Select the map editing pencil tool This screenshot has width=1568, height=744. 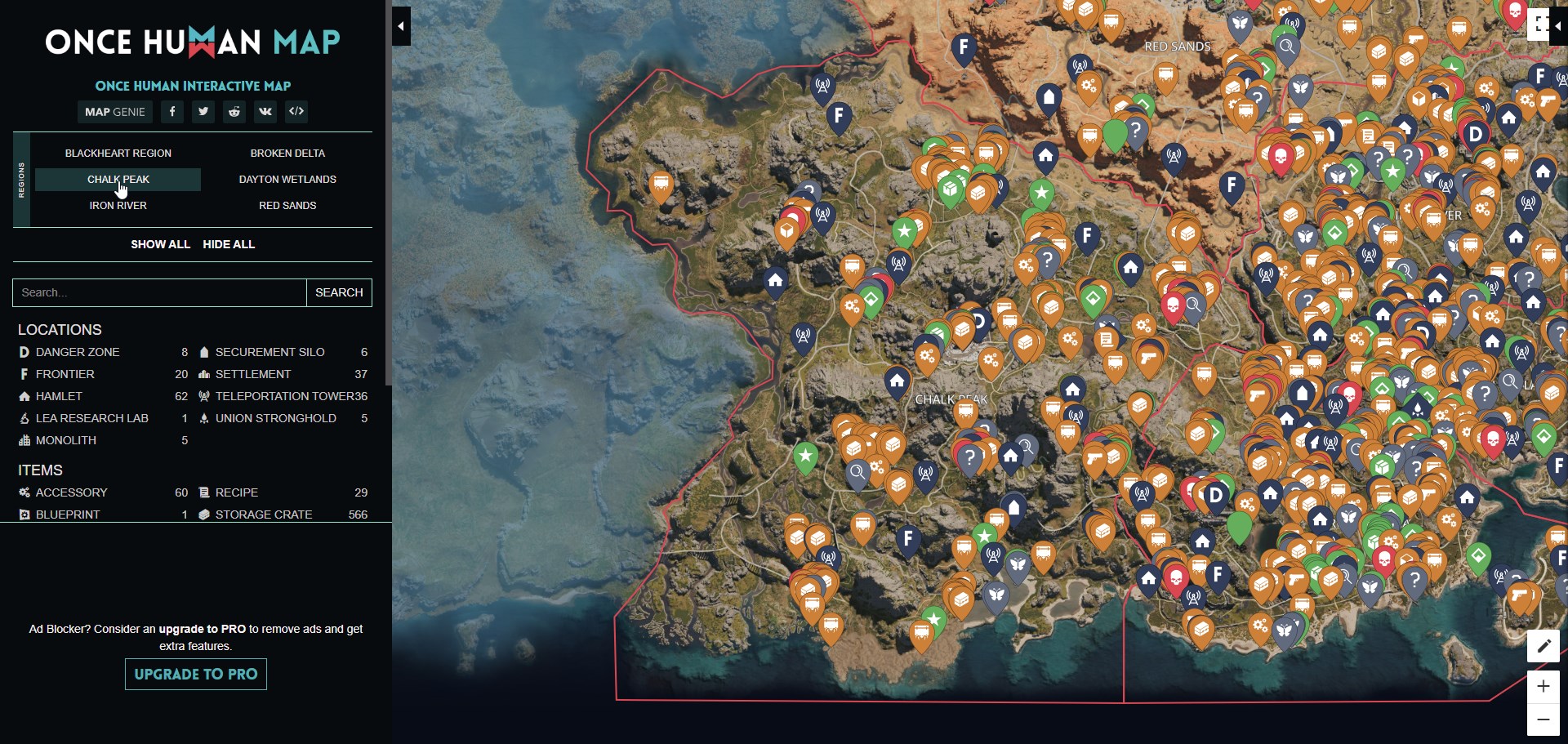[x=1543, y=646]
